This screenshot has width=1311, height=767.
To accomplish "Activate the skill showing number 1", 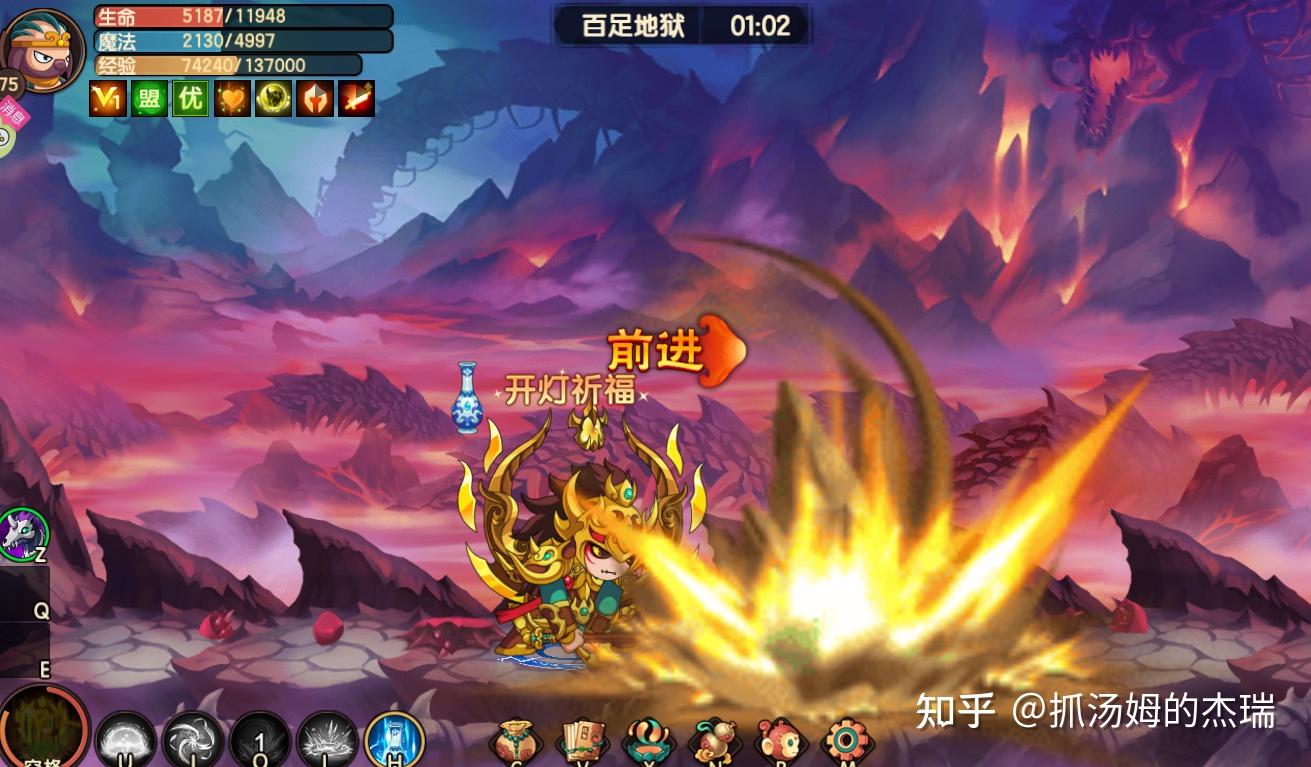I will pyautogui.click(x=260, y=742).
